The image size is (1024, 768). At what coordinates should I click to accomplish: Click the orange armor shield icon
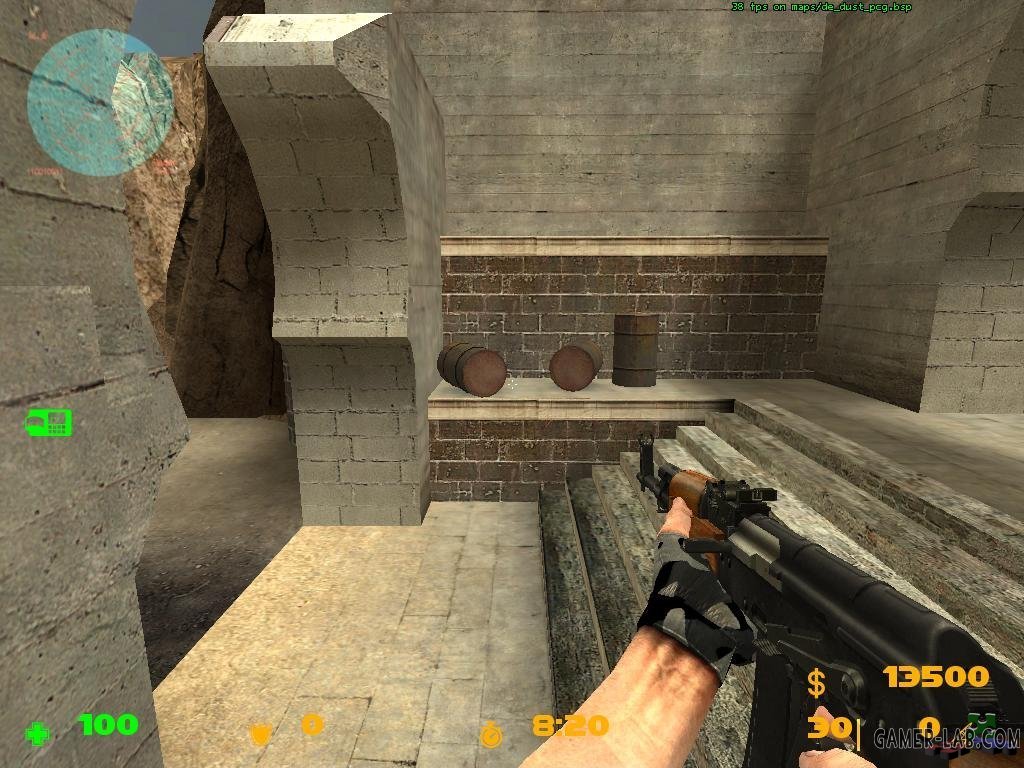click(260, 733)
